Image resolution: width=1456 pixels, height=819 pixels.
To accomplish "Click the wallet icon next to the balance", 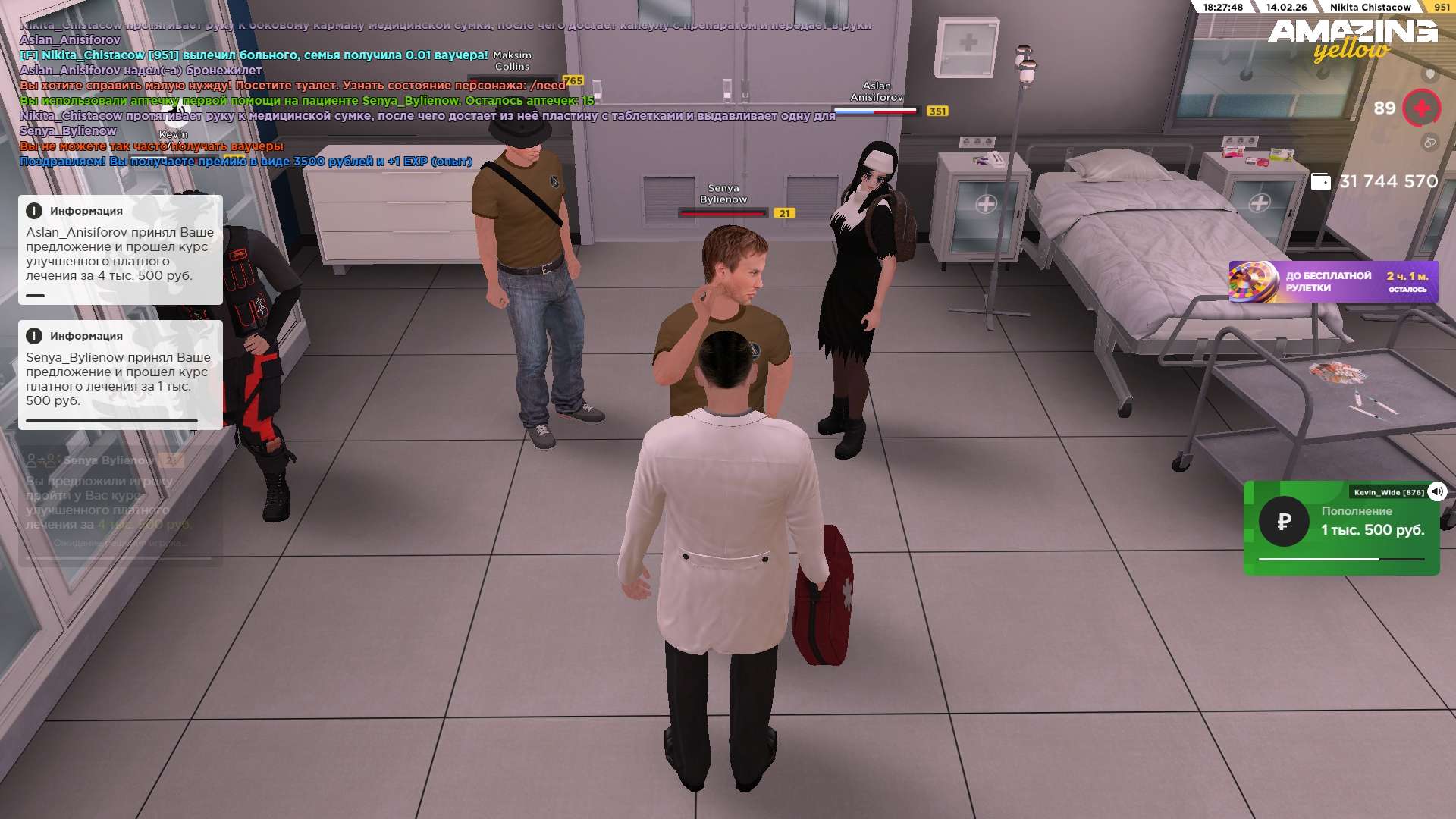I will (x=1320, y=182).
